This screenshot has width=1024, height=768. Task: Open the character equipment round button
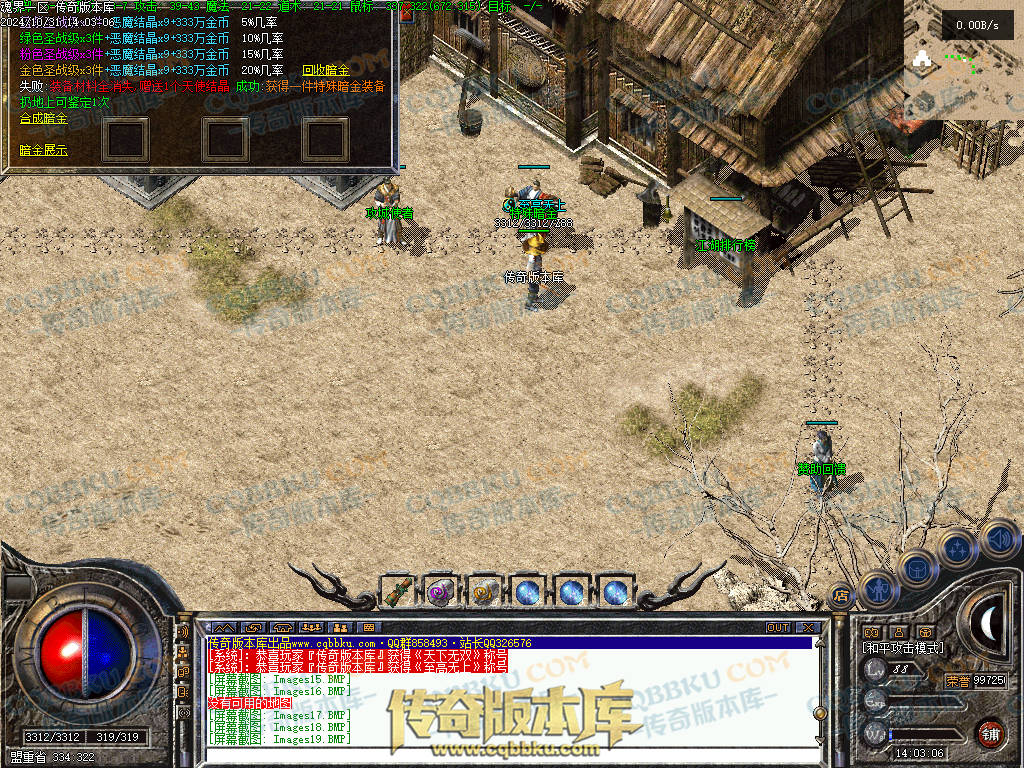(877, 589)
